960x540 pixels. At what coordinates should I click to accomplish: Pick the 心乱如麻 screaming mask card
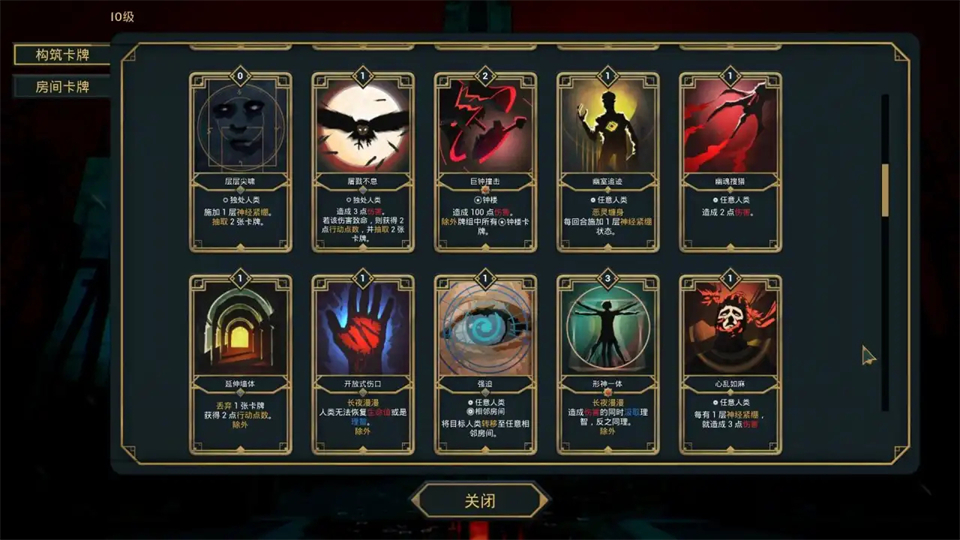tap(730, 361)
